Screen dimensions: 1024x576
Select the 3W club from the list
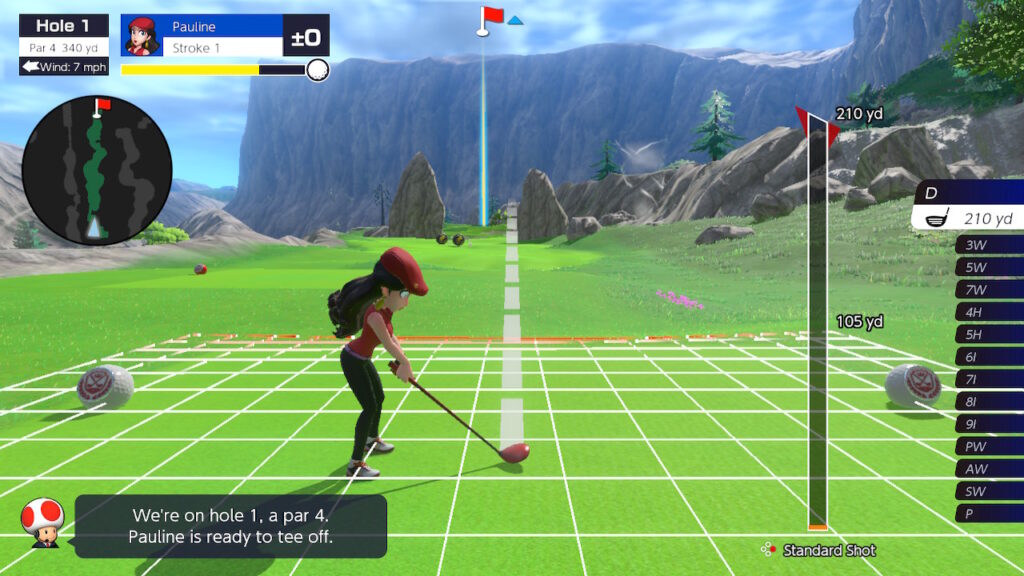point(988,245)
